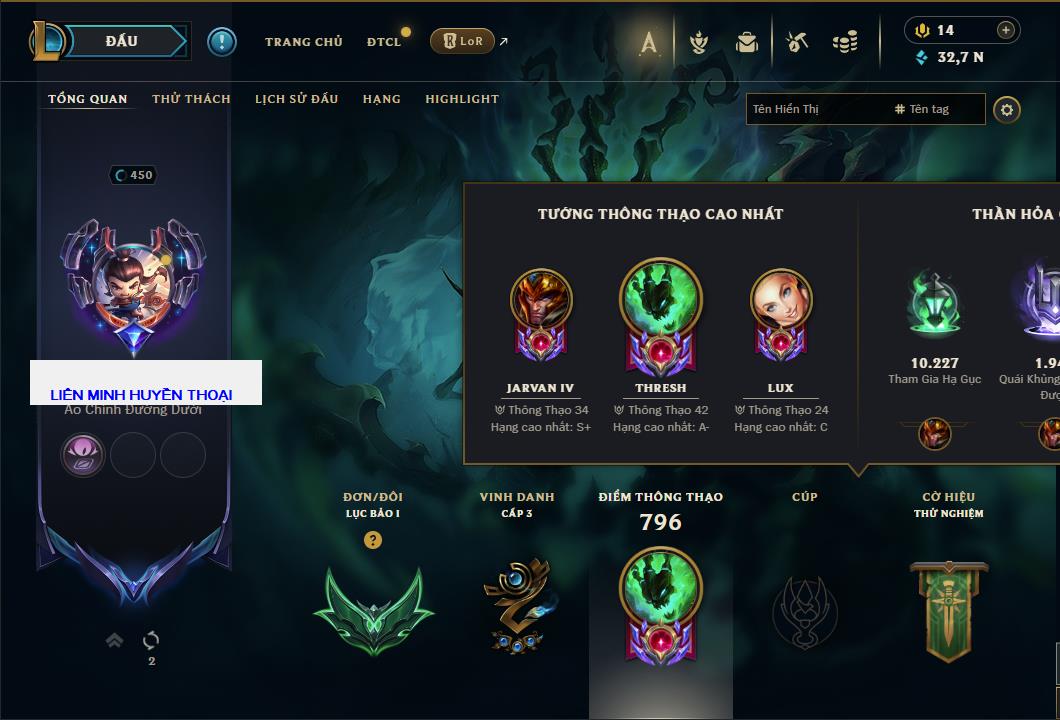The width and height of the screenshot is (1060, 720).
Task: Open the hammer crafting icon
Action: [796, 42]
